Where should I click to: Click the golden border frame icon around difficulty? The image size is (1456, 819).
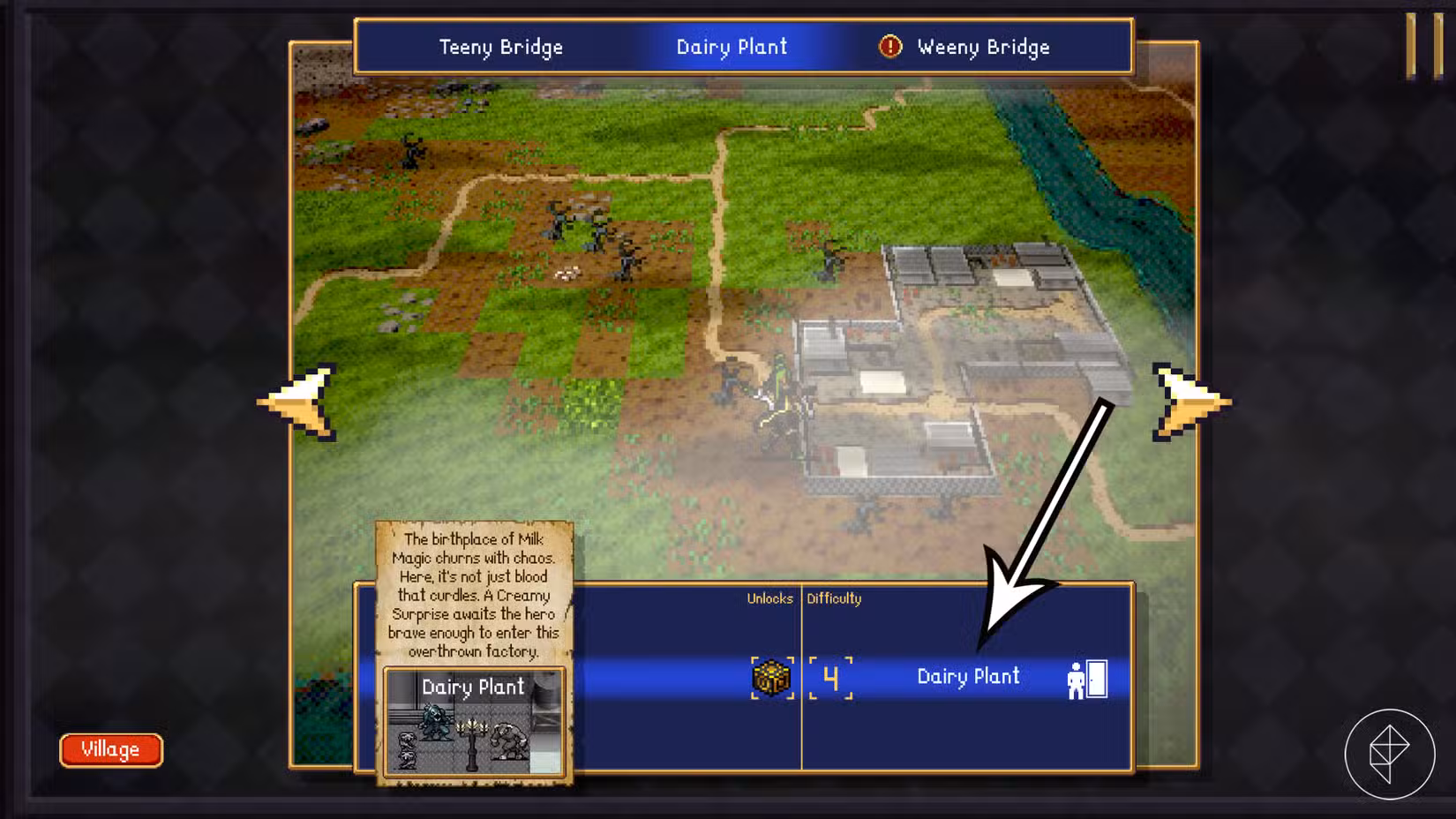[830, 680]
